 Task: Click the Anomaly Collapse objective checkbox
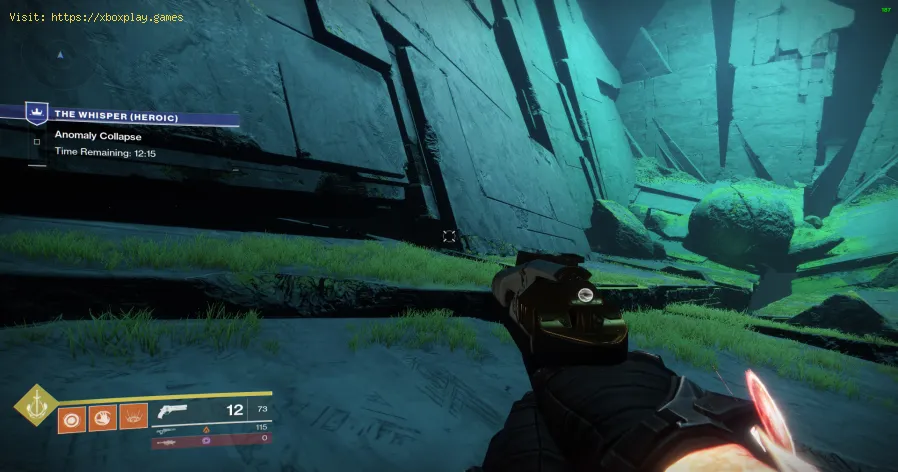pos(37,141)
